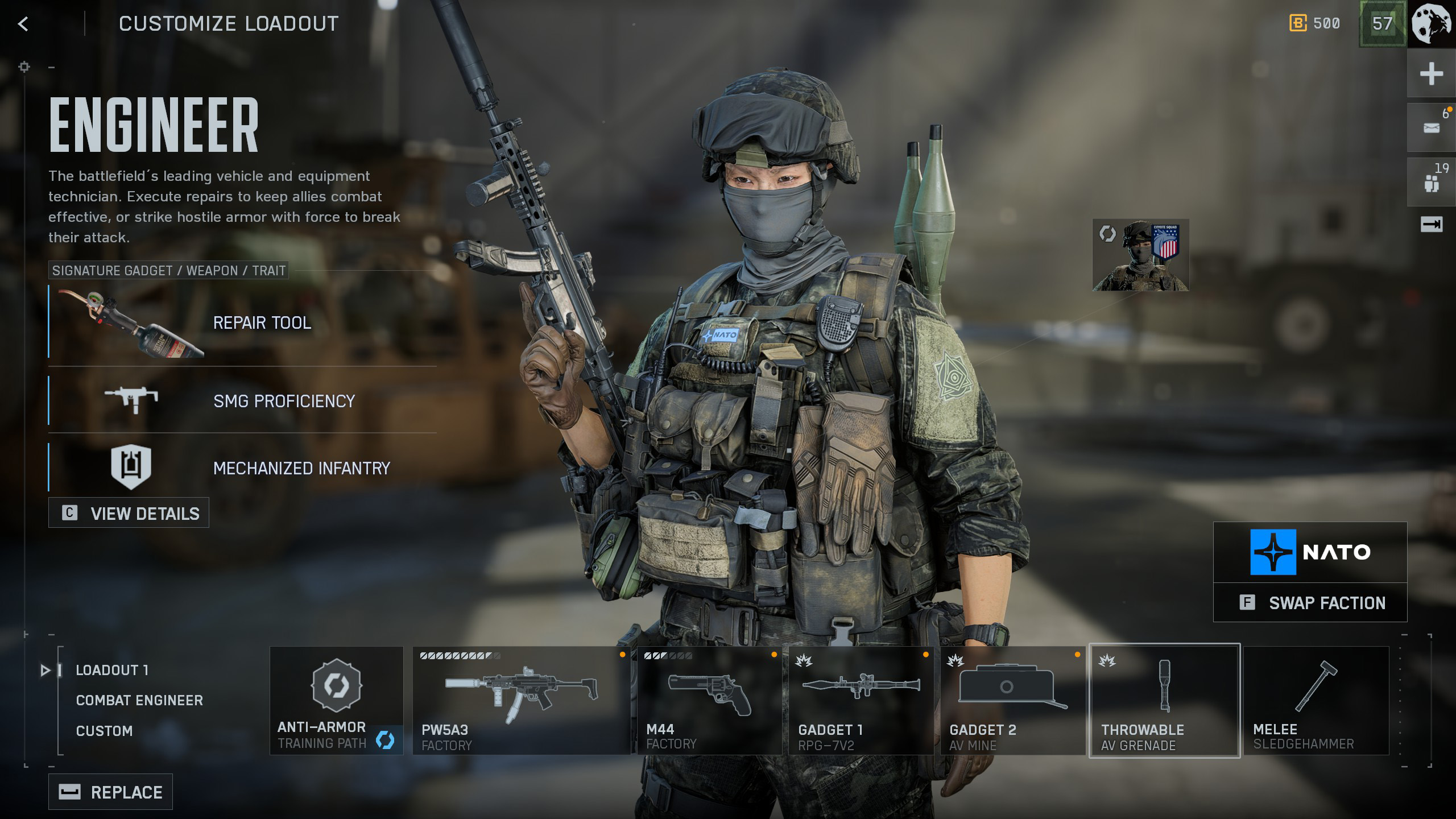Select the PW5A3 primary weapon slot
The width and height of the screenshot is (1456, 819).
coord(521,701)
